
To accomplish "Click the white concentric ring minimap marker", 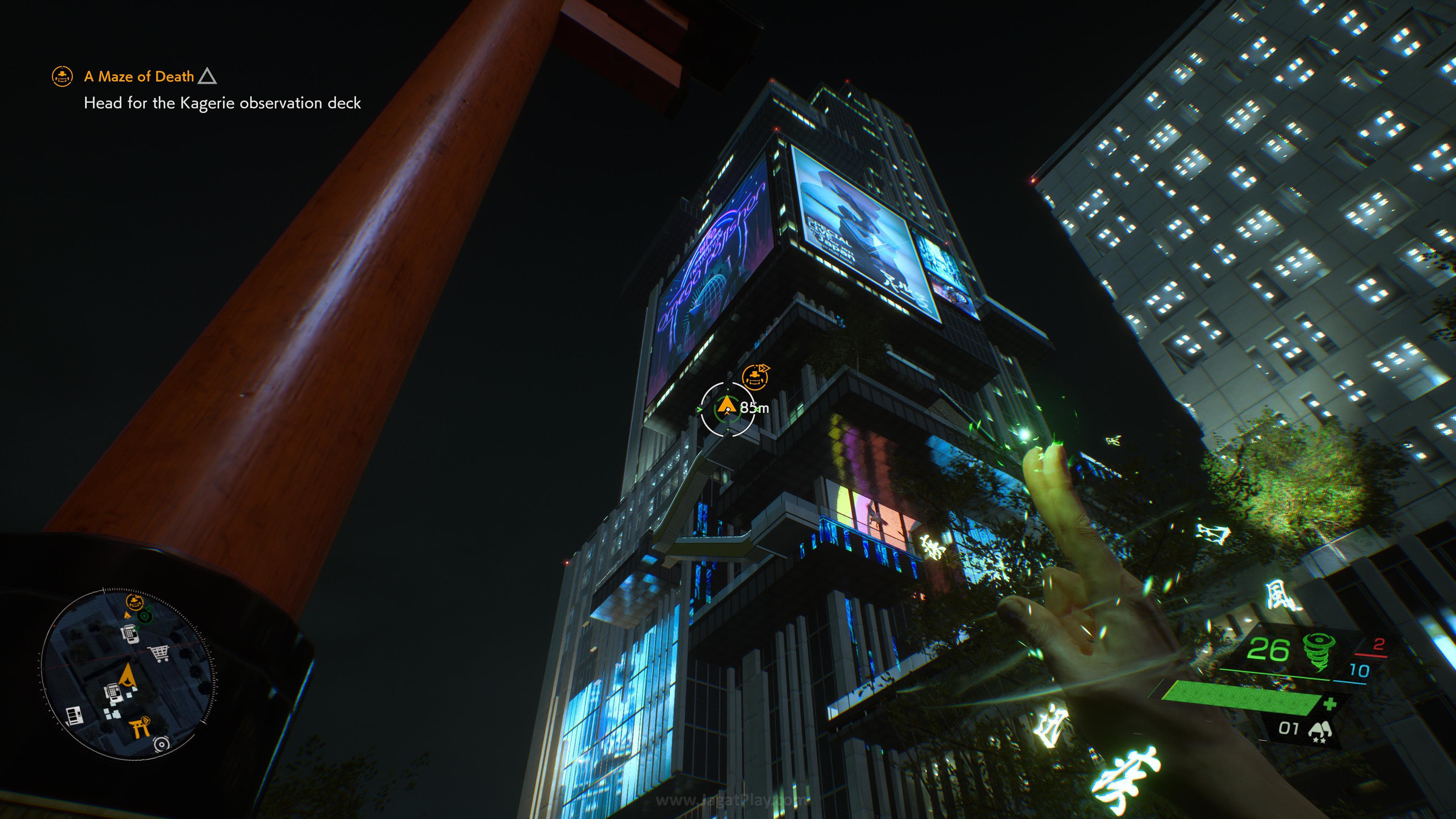I will 162,744.
